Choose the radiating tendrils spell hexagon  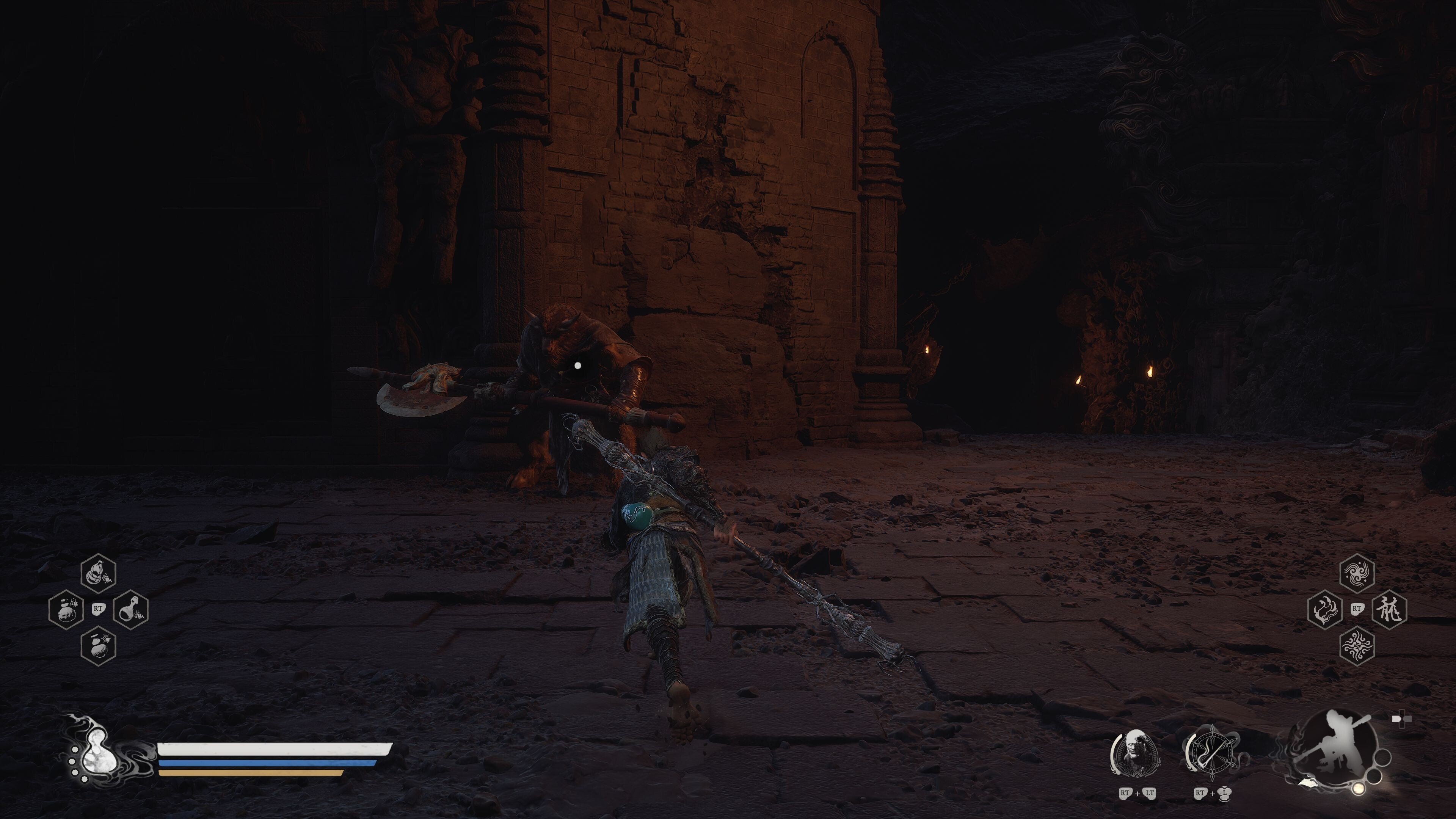pyautogui.click(x=1357, y=645)
